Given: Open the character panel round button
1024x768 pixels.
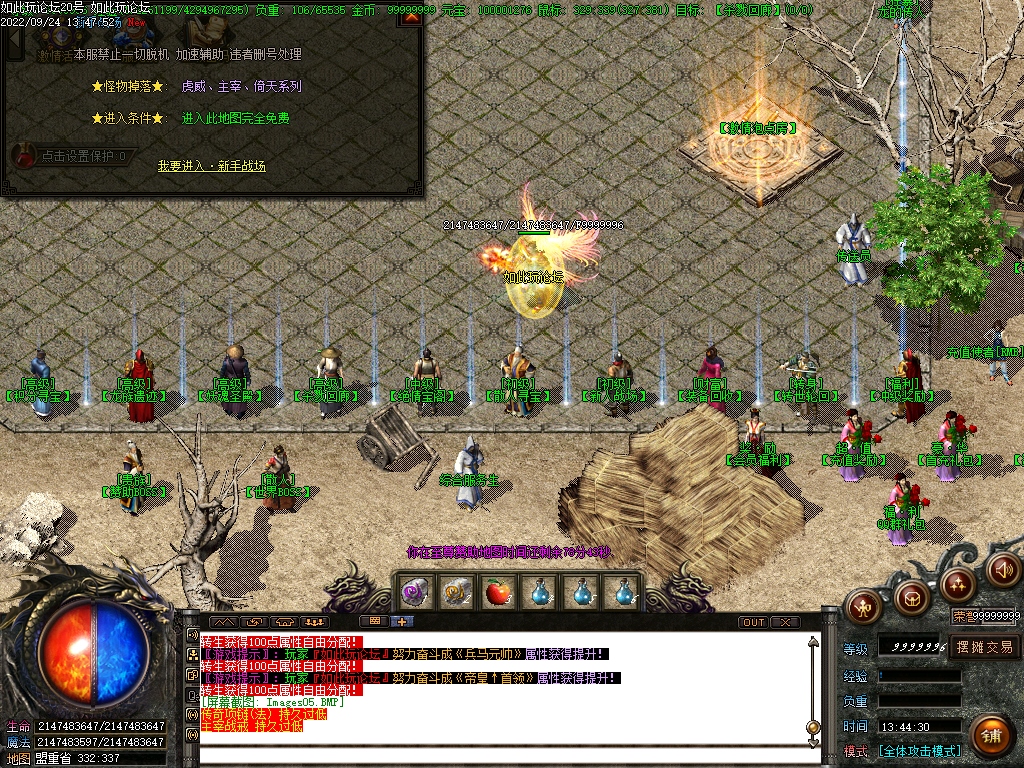Looking at the screenshot, I should pos(862,605).
